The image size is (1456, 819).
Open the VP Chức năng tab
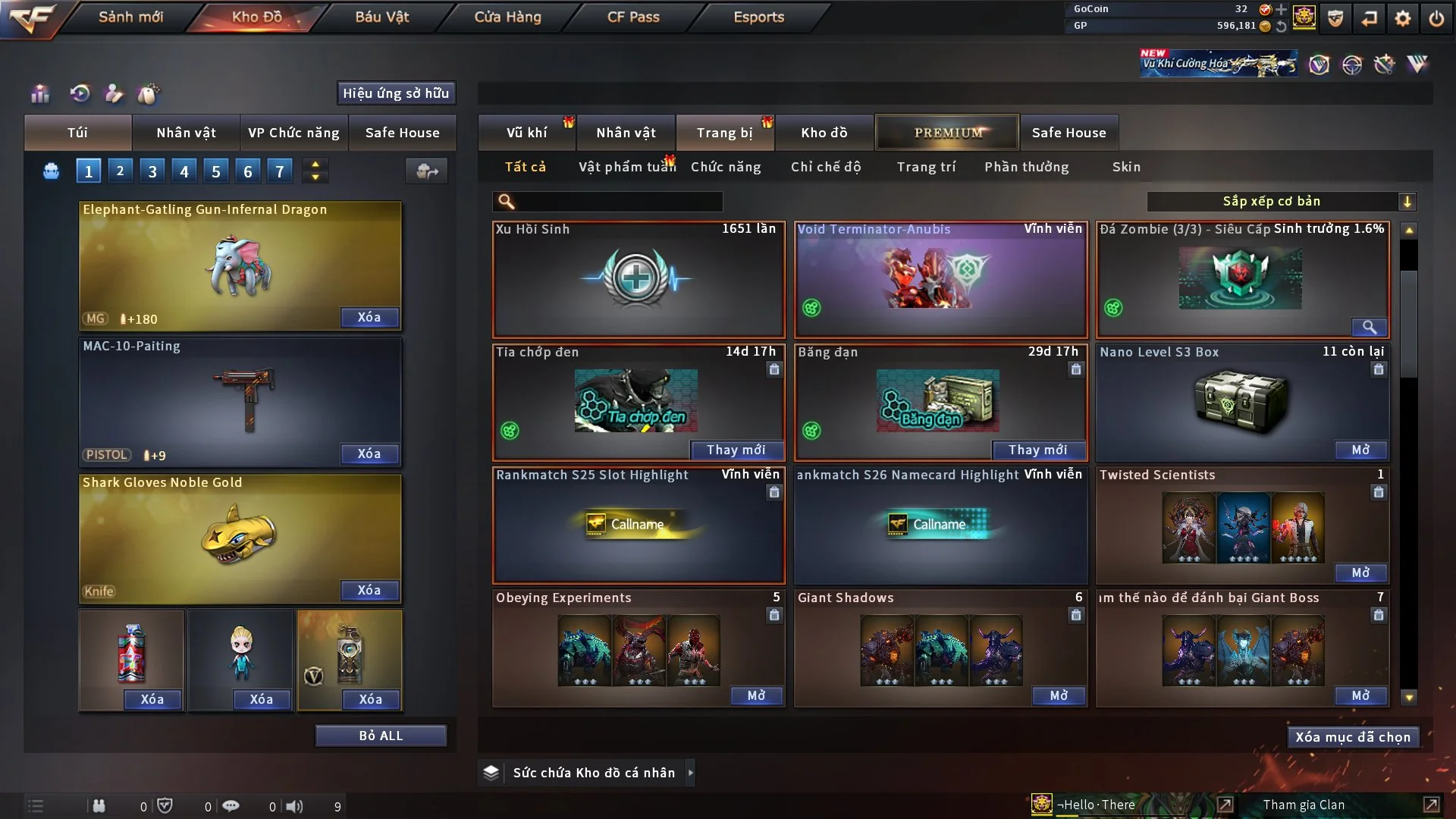[x=293, y=133]
